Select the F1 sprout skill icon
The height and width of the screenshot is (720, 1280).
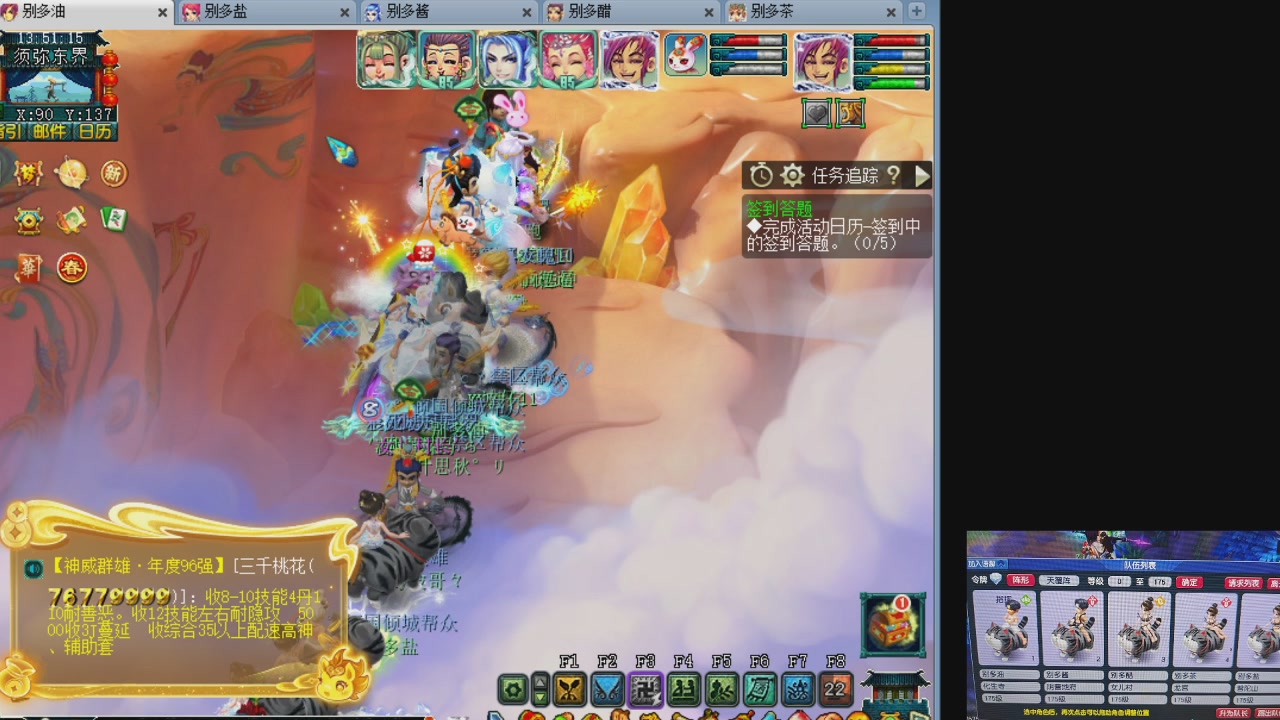point(569,690)
